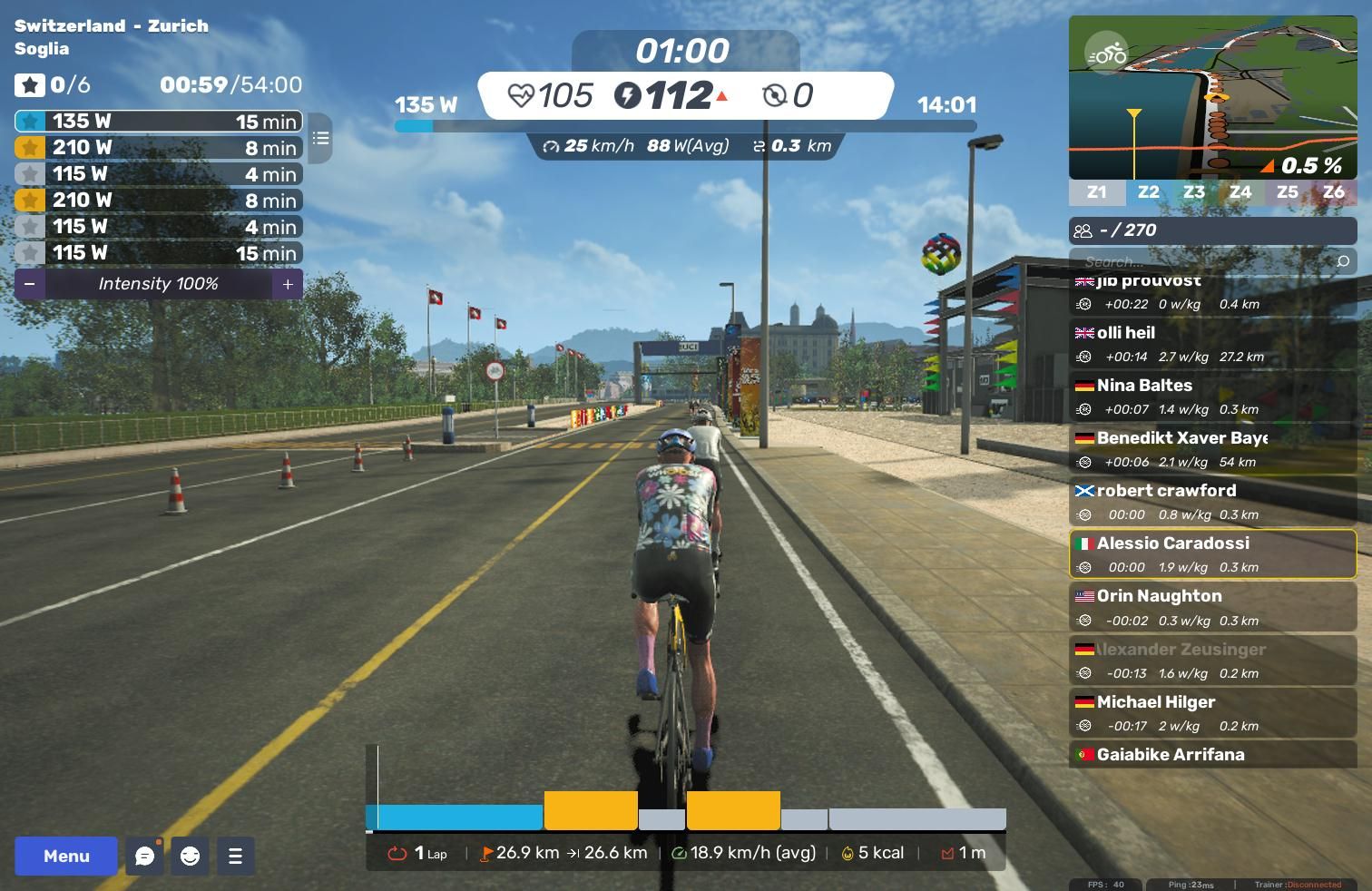
Task: Select the 135 W 15 min workout block
Action: 159,121
